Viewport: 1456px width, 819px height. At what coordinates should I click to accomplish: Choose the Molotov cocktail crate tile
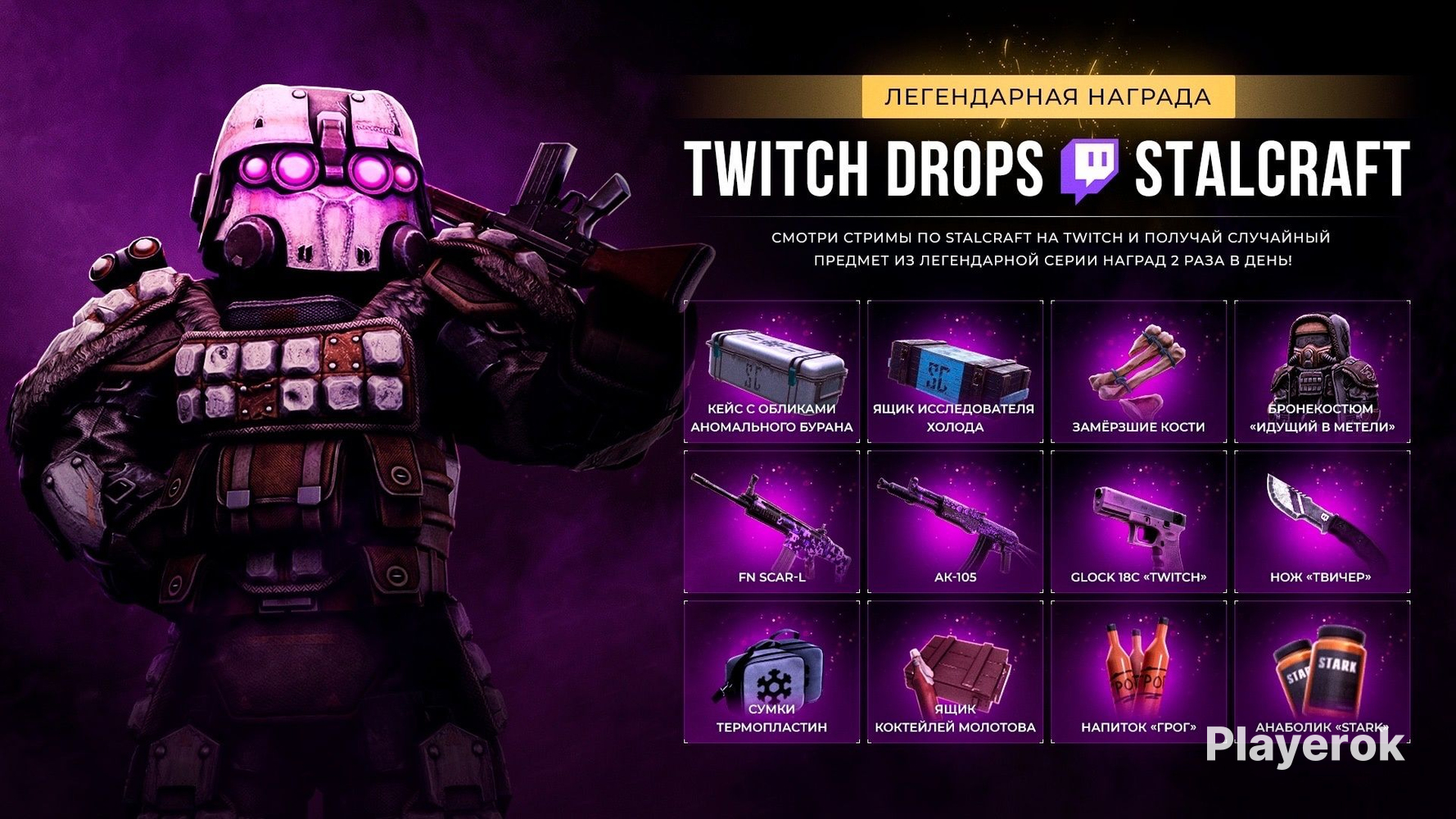955,672
